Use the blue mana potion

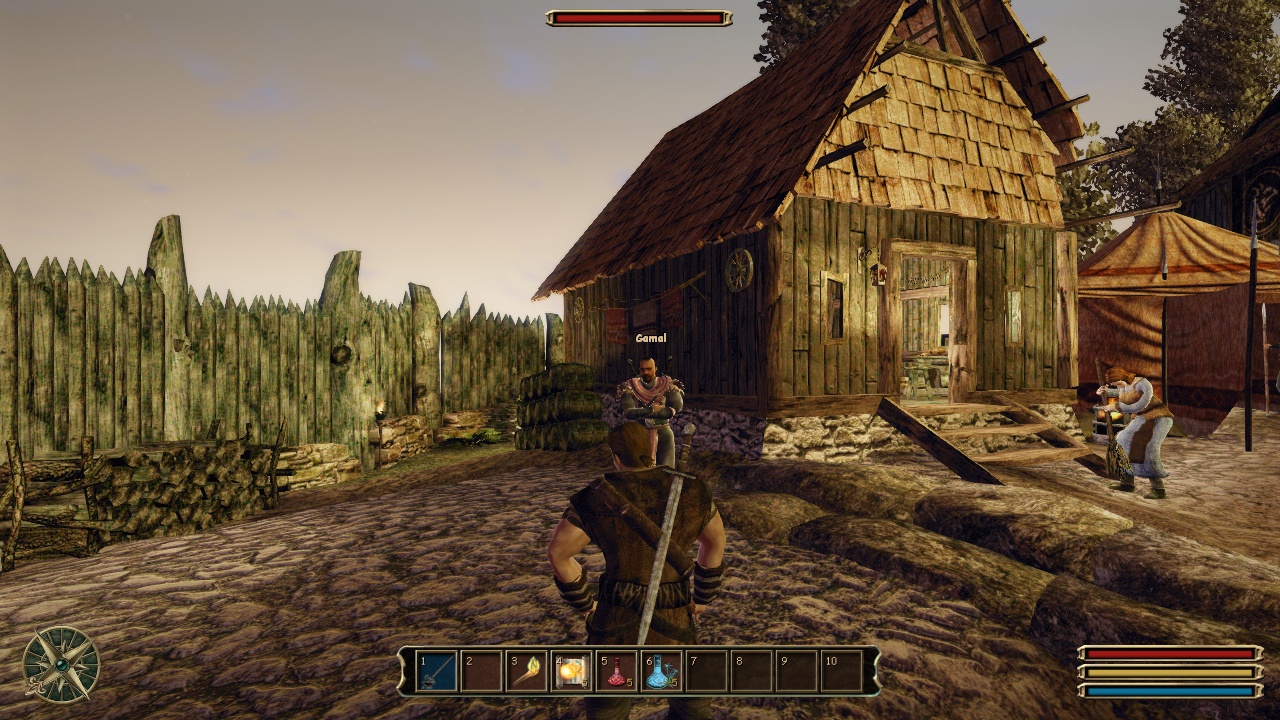click(662, 671)
